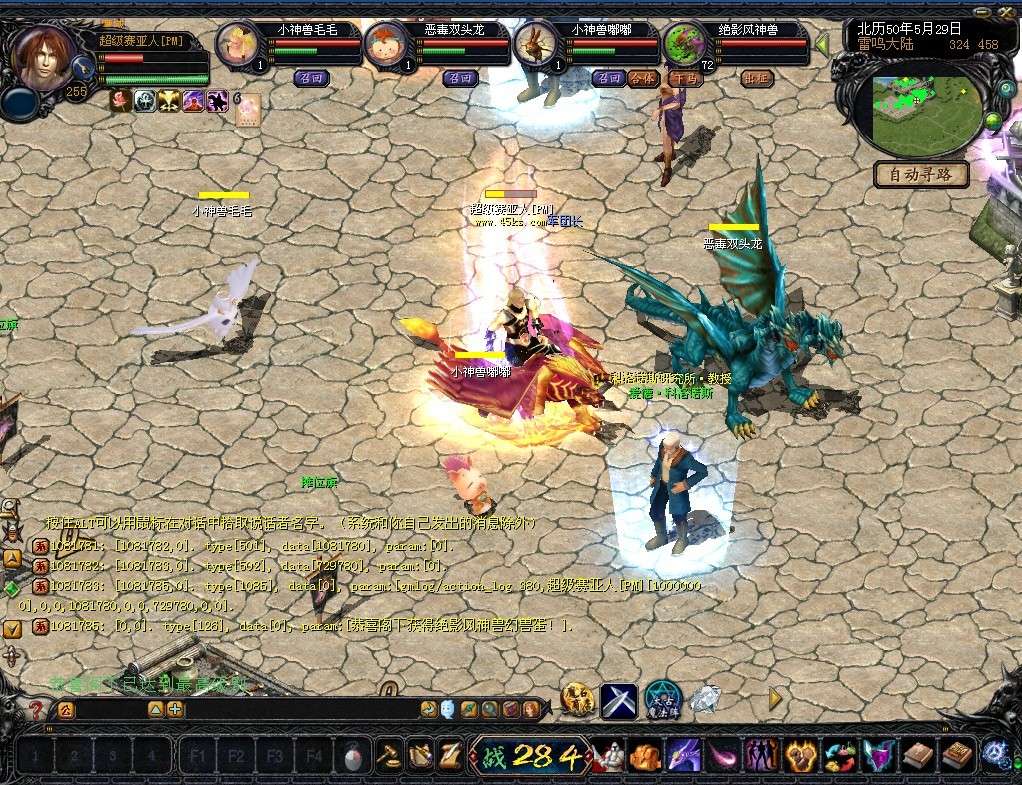
Task: Select the 公 chat channel button
Action: tap(65, 710)
